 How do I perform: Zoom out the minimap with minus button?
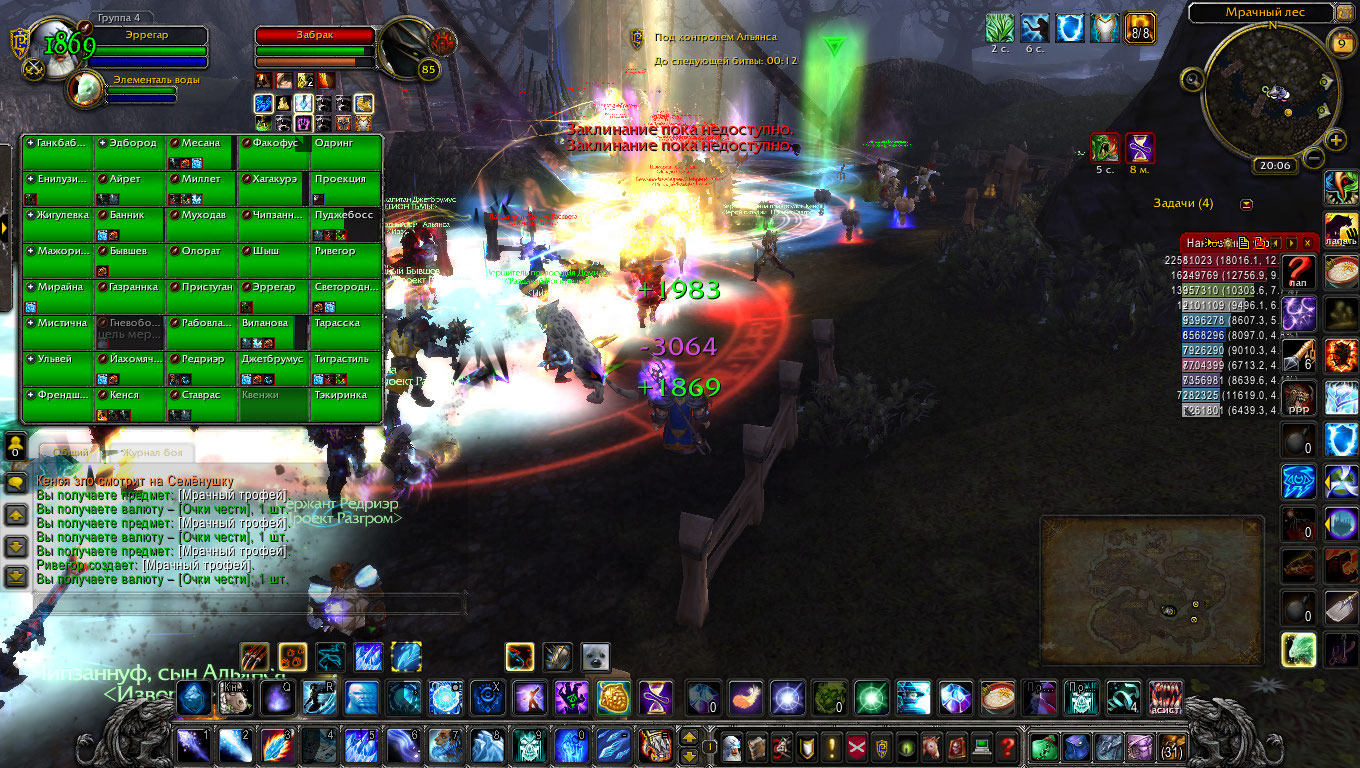1314,157
